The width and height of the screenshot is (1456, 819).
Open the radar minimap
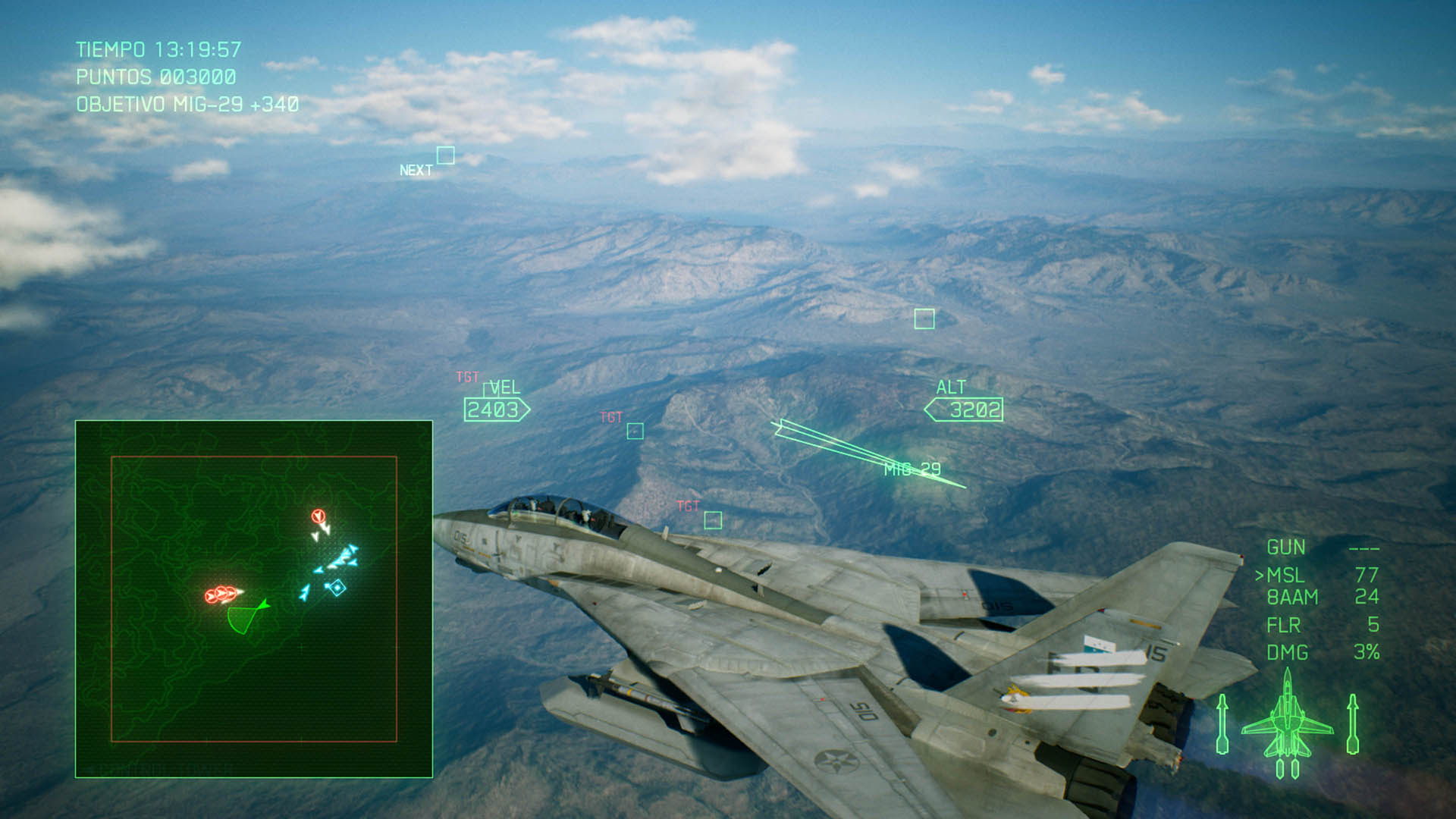click(x=254, y=599)
